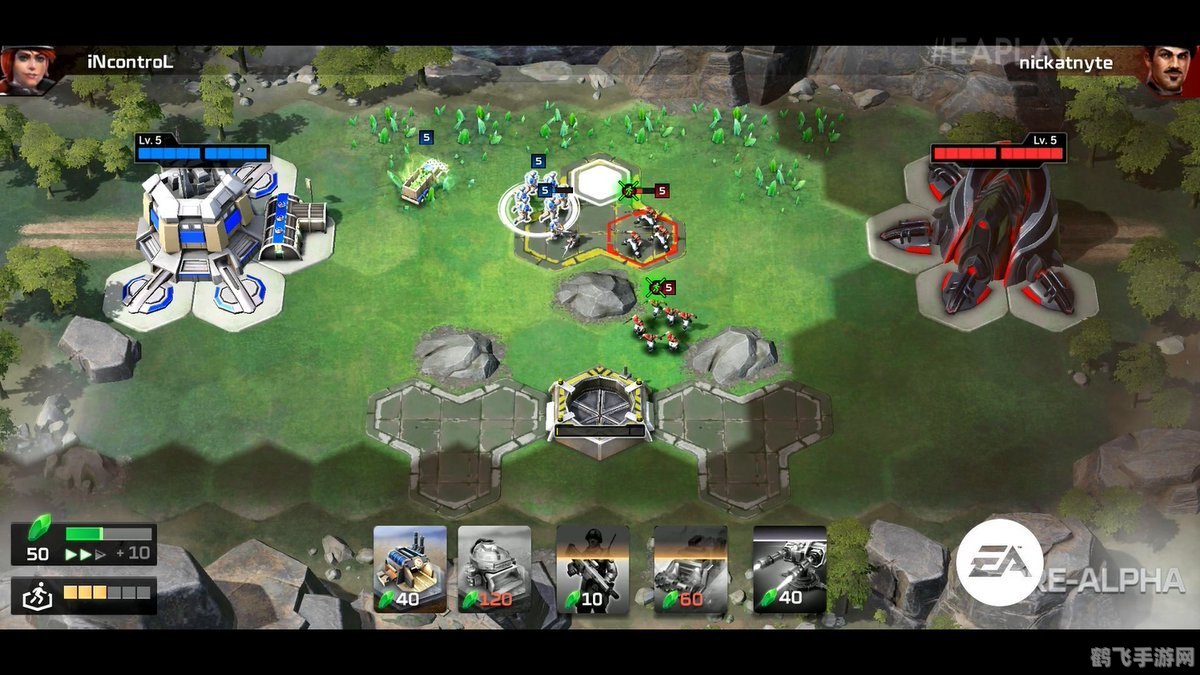The height and width of the screenshot is (675, 1200).
Task: Choose the grey domed structure card costing 120
Action: (494, 568)
